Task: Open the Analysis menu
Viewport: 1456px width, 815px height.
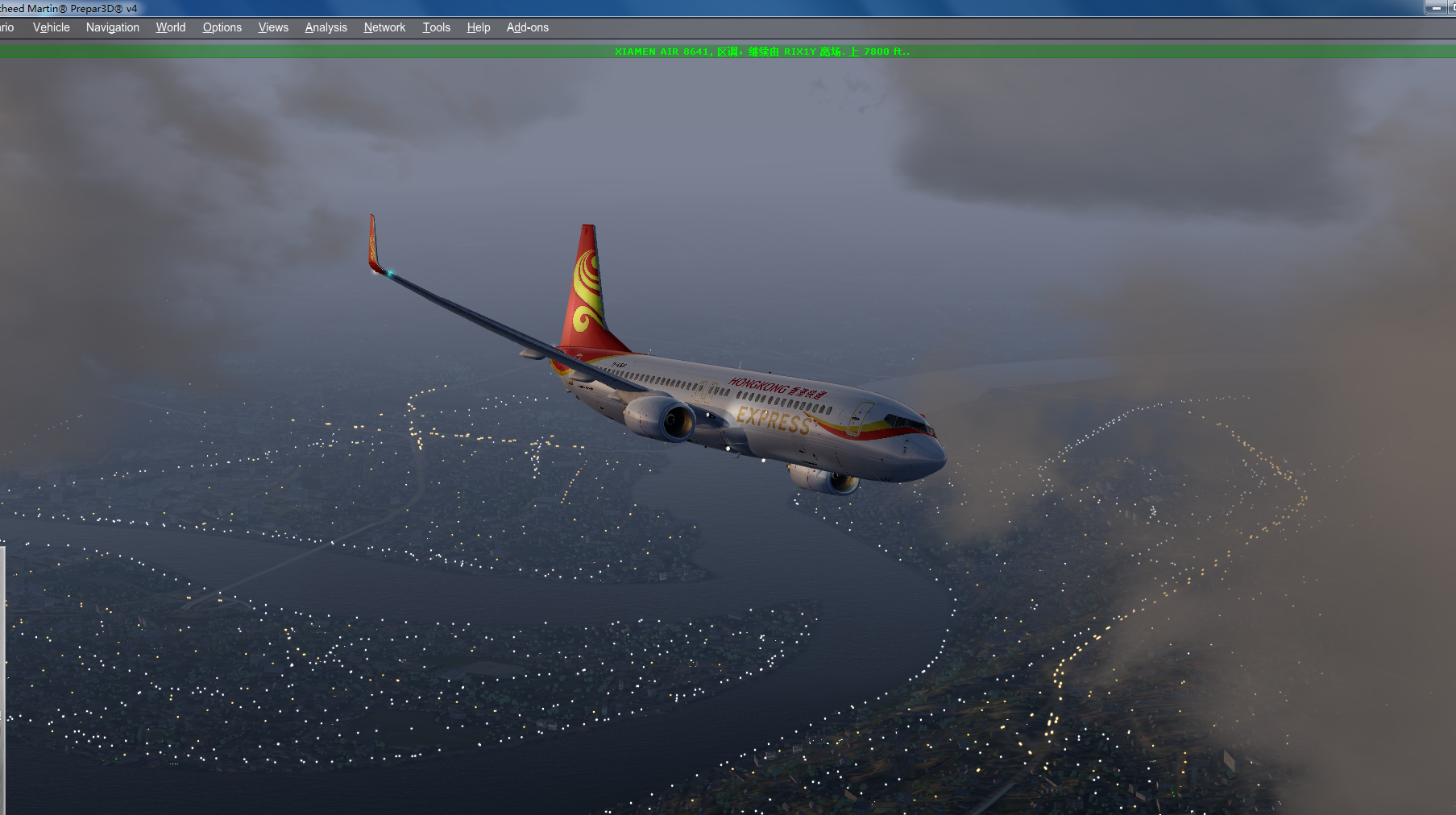Action: [326, 27]
